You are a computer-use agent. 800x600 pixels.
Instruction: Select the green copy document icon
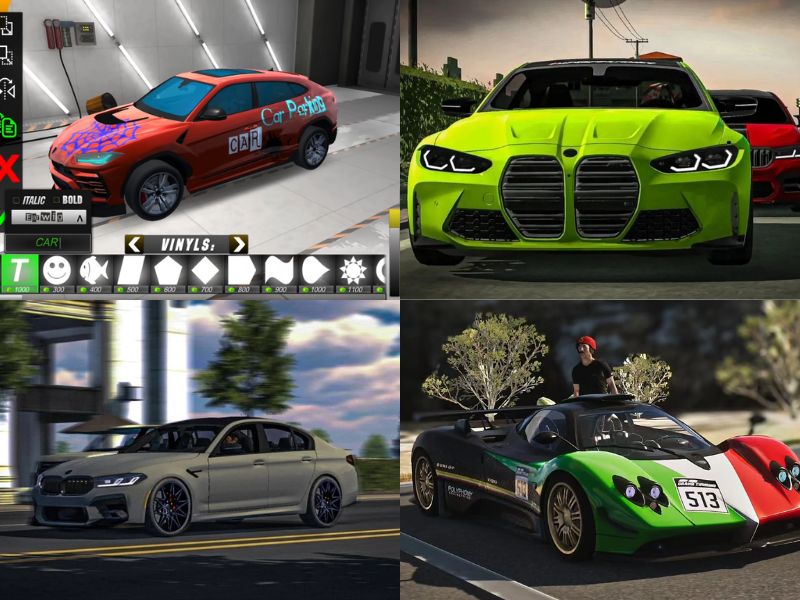tap(9, 127)
